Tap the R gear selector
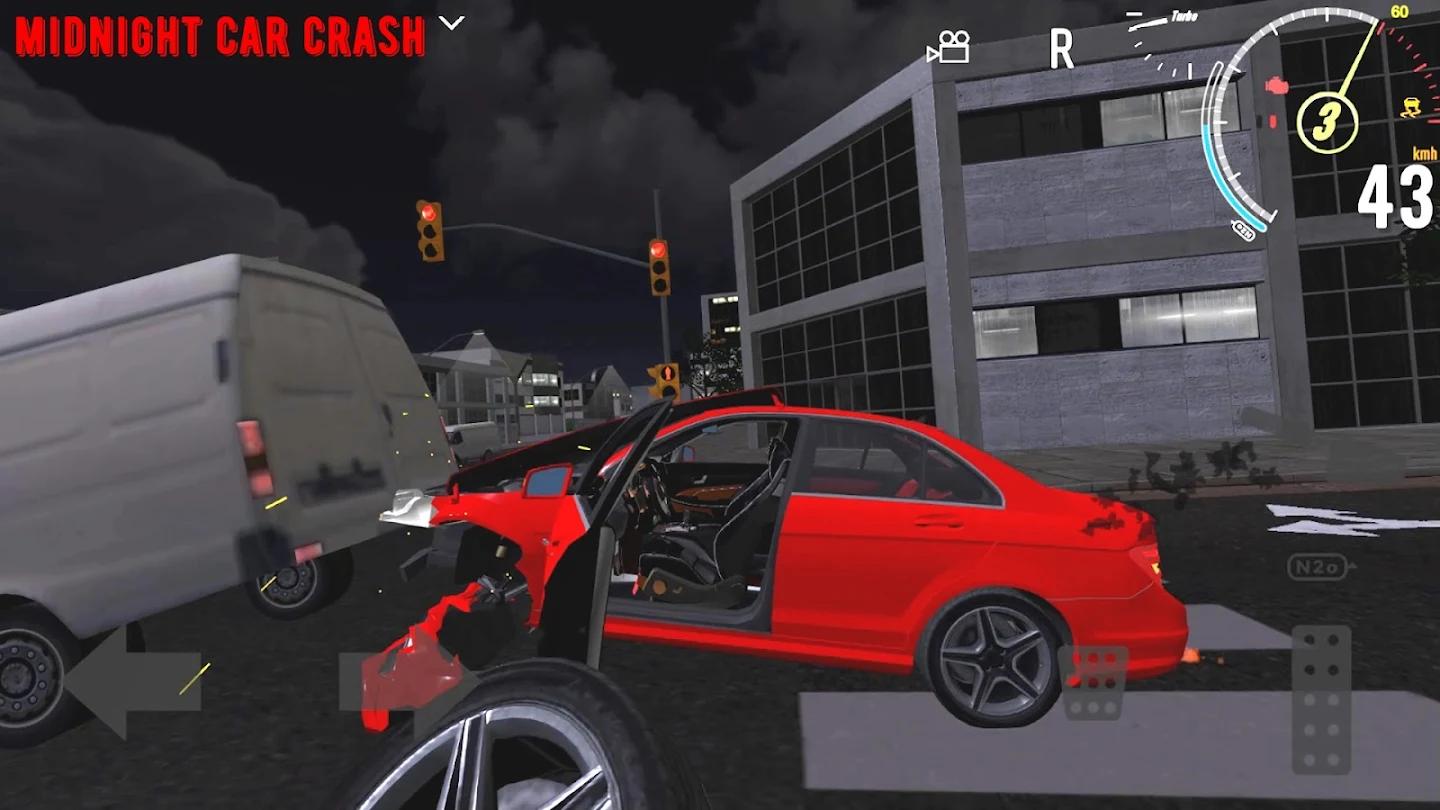This screenshot has width=1440, height=810. pyautogui.click(x=1061, y=48)
